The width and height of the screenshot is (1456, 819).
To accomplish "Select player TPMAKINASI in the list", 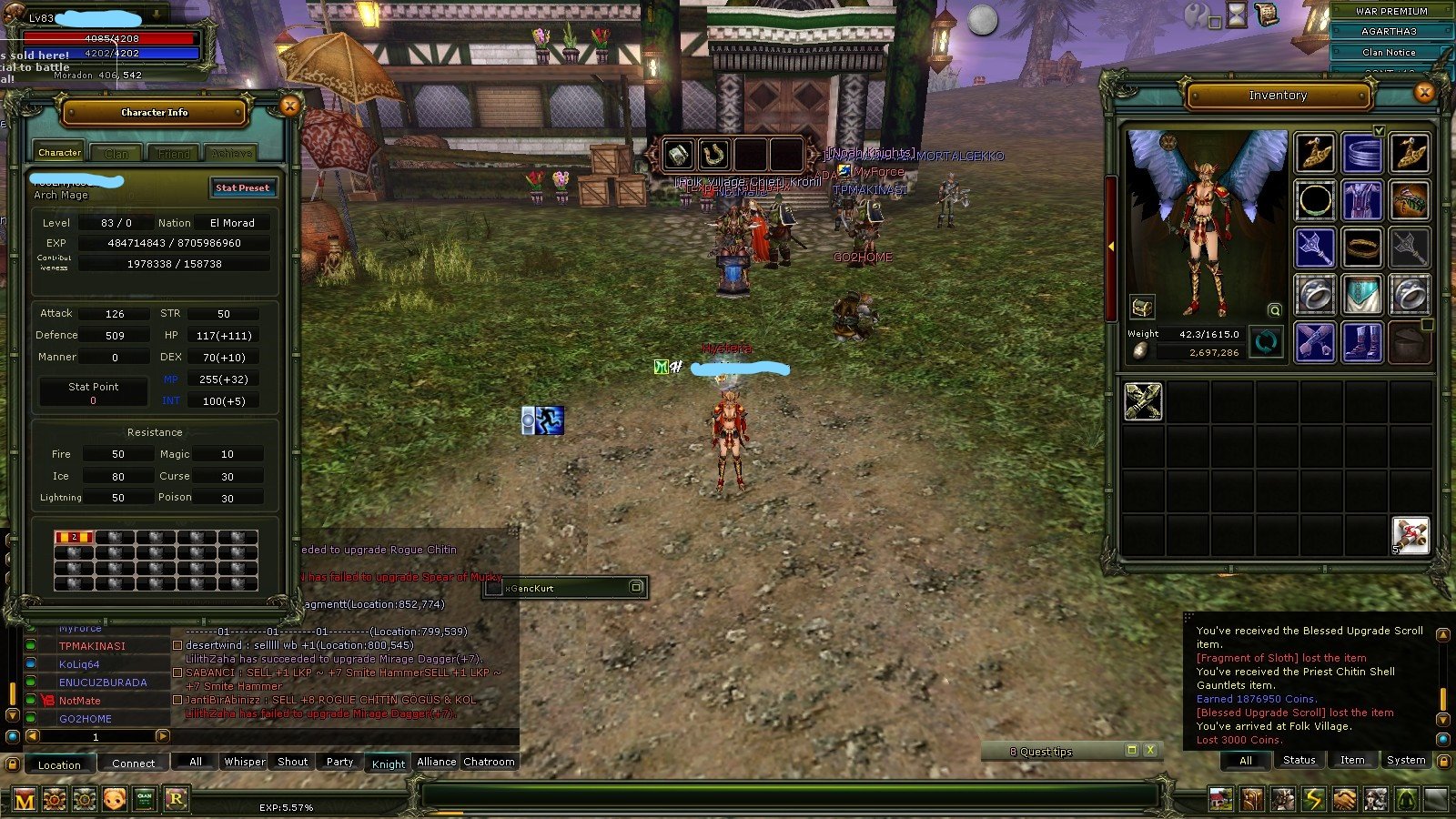I will [x=92, y=646].
